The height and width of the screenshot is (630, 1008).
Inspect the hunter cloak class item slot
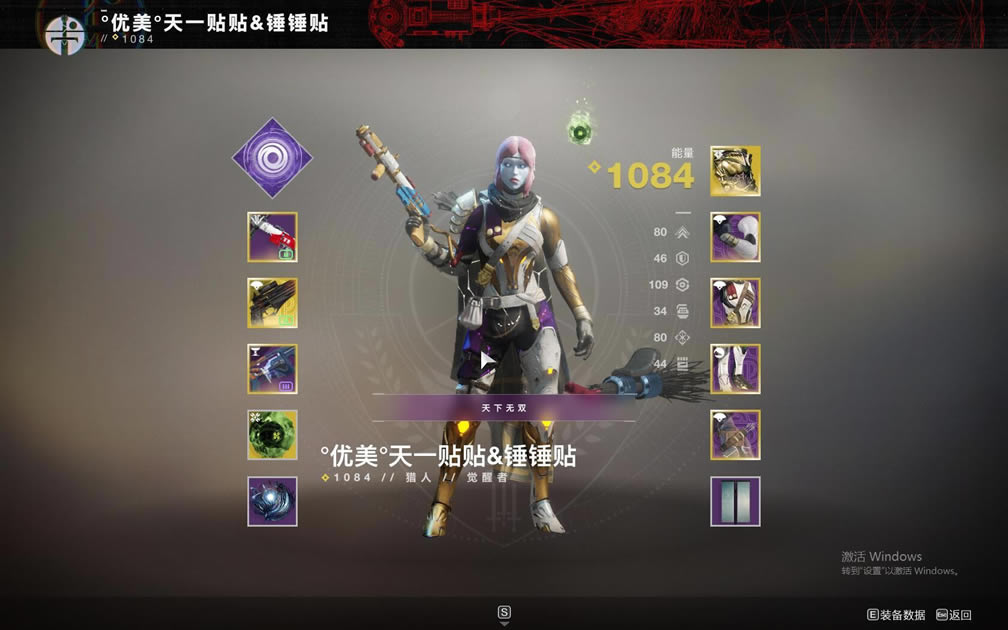[x=735, y=435]
